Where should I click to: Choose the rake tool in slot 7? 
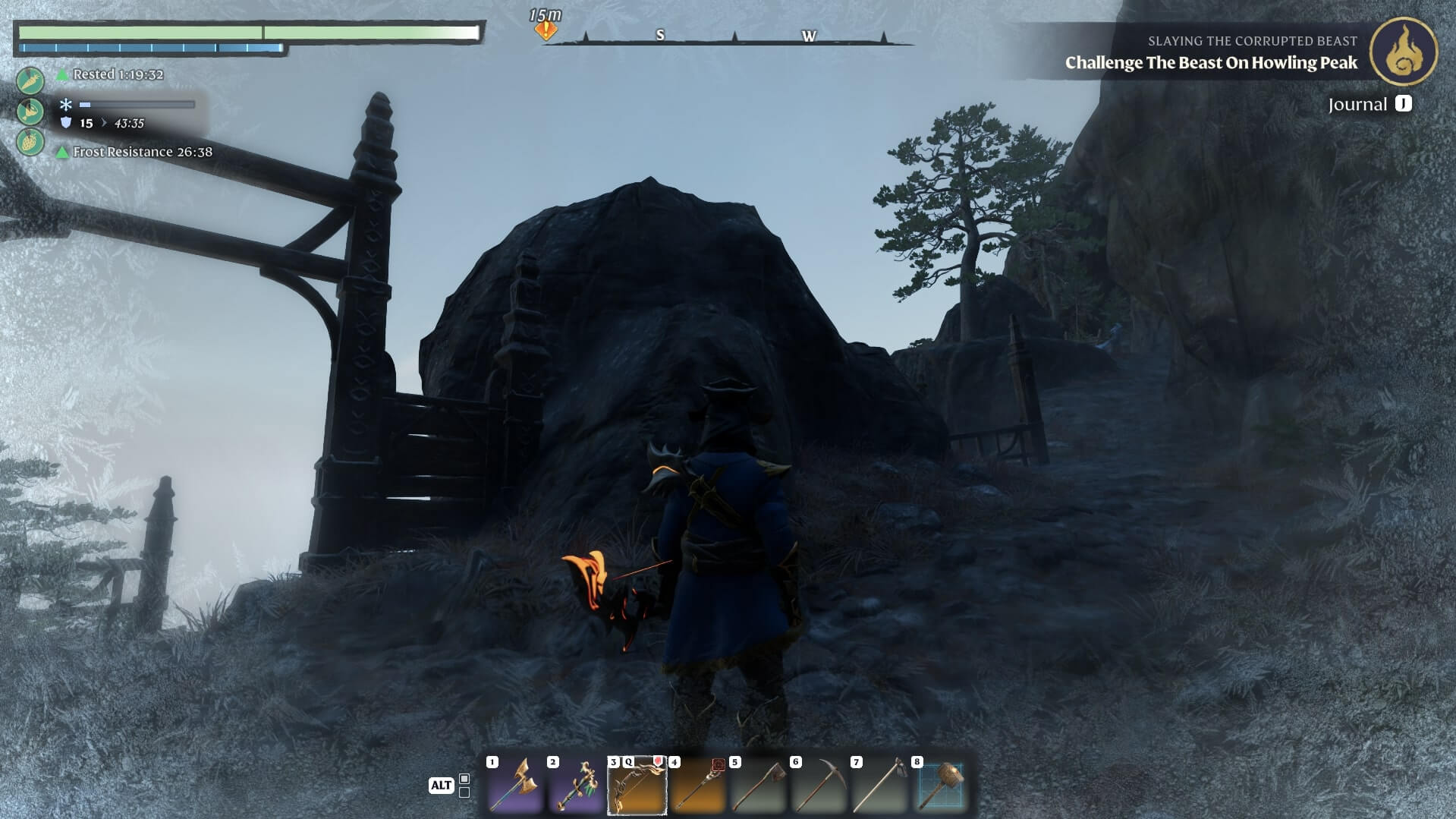[x=879, y=785]
